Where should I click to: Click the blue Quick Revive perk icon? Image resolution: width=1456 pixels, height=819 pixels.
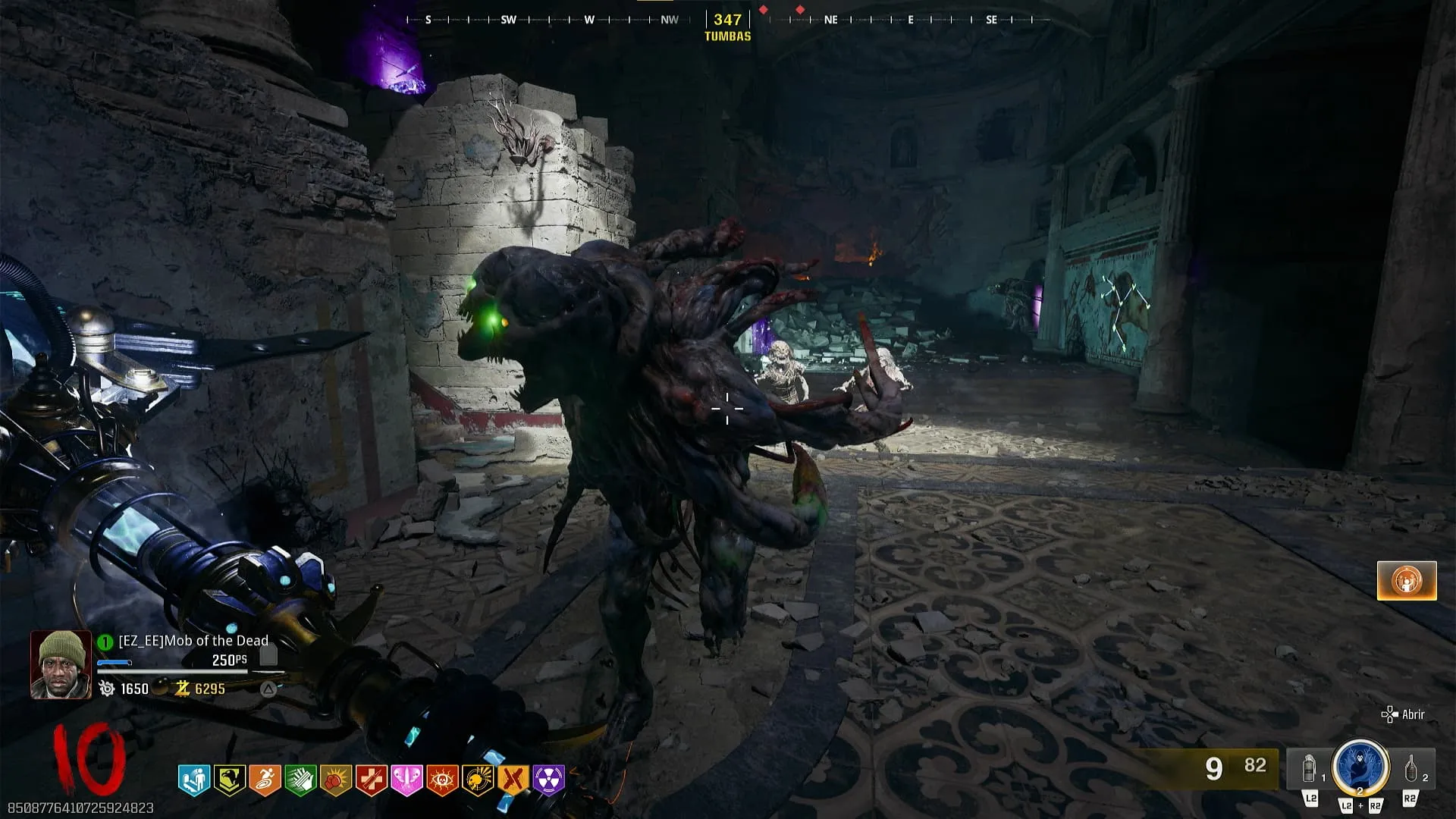tap(193, 780)
